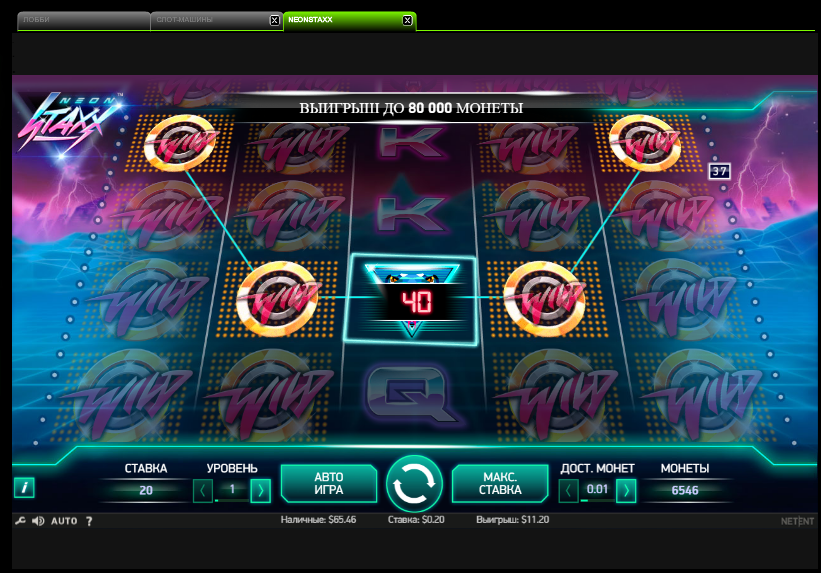Viewport: 821px width, 573px height.
Task: Increase the bet level (УРОВЕНЬ)
Action: pos(261,490)
